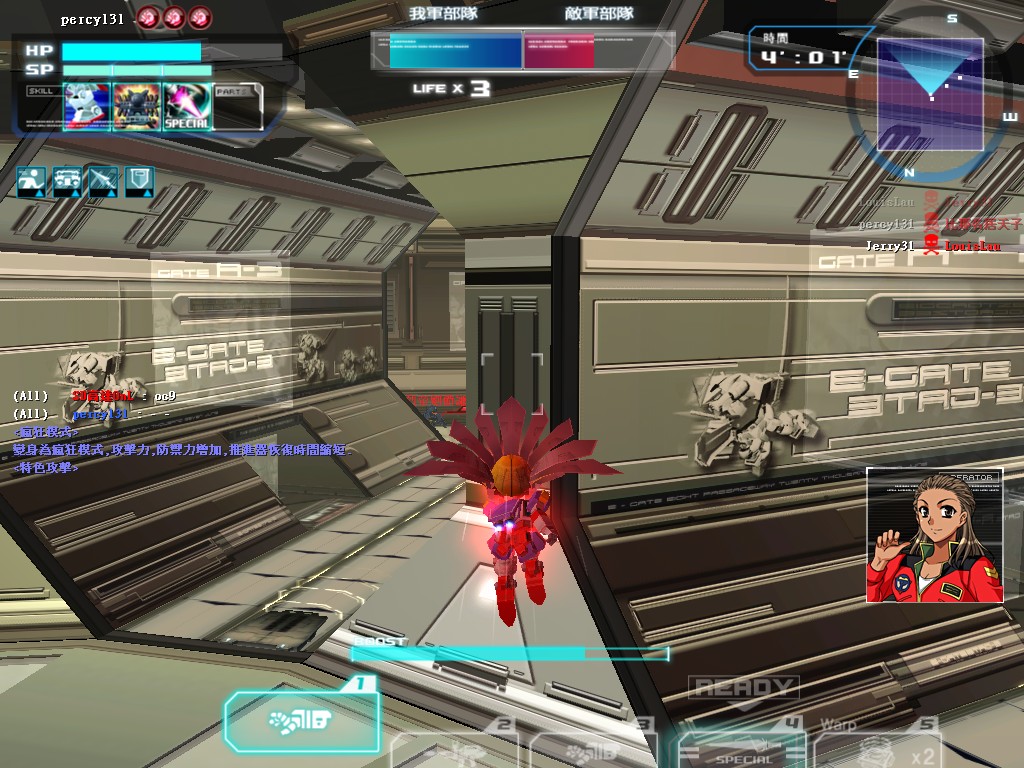Select weapon slot 1 melee weapon
1024x768 pixels.
click(x=302, y=721)
